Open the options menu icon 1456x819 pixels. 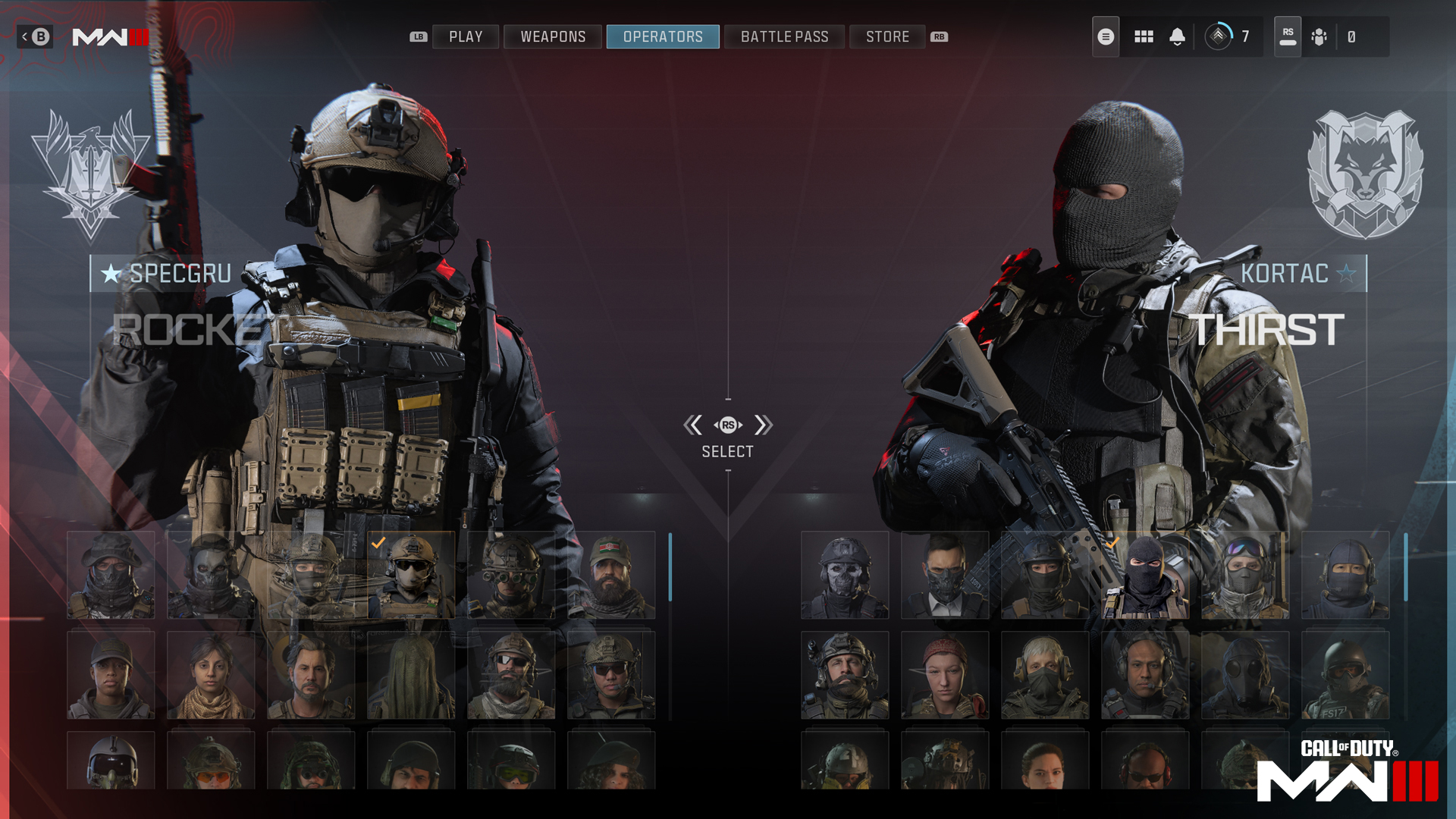[1106, 36]
